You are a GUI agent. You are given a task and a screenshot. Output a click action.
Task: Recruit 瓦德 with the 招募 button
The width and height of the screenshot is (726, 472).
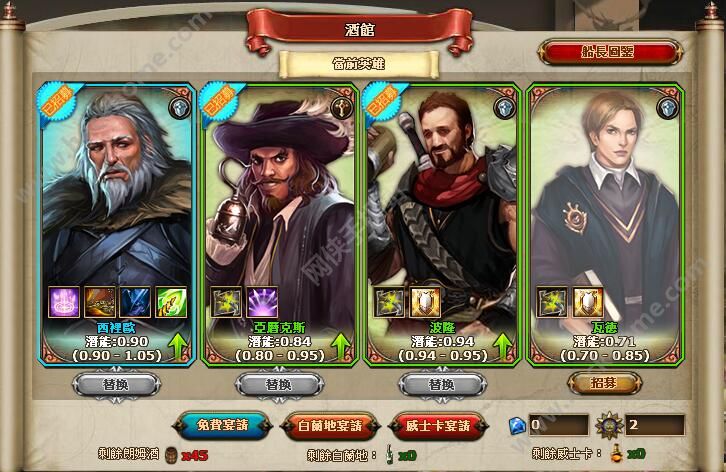tap(603, 383)
